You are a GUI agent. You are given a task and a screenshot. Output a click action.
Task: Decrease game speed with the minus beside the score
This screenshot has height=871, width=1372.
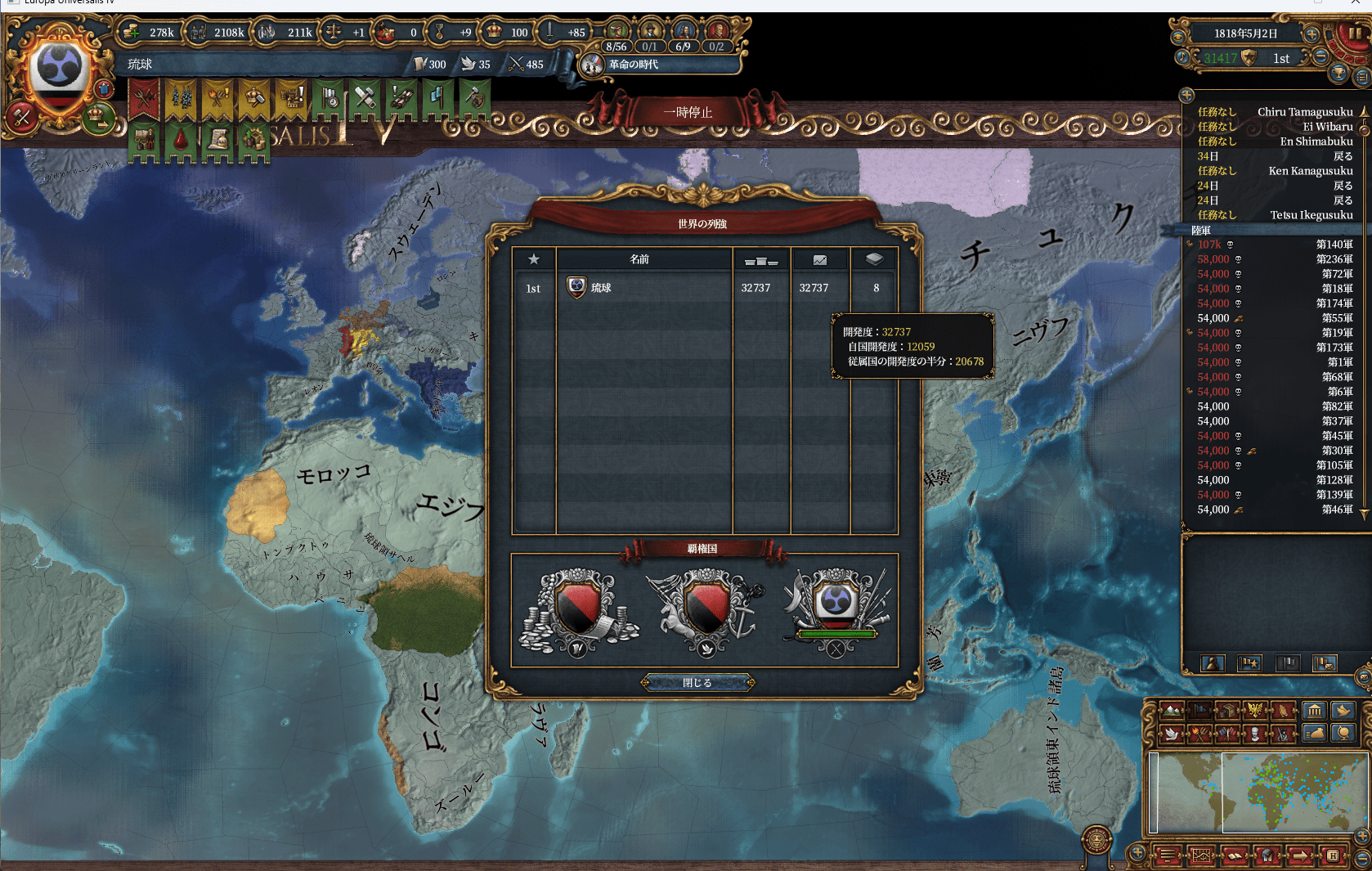click(1320, 57)
